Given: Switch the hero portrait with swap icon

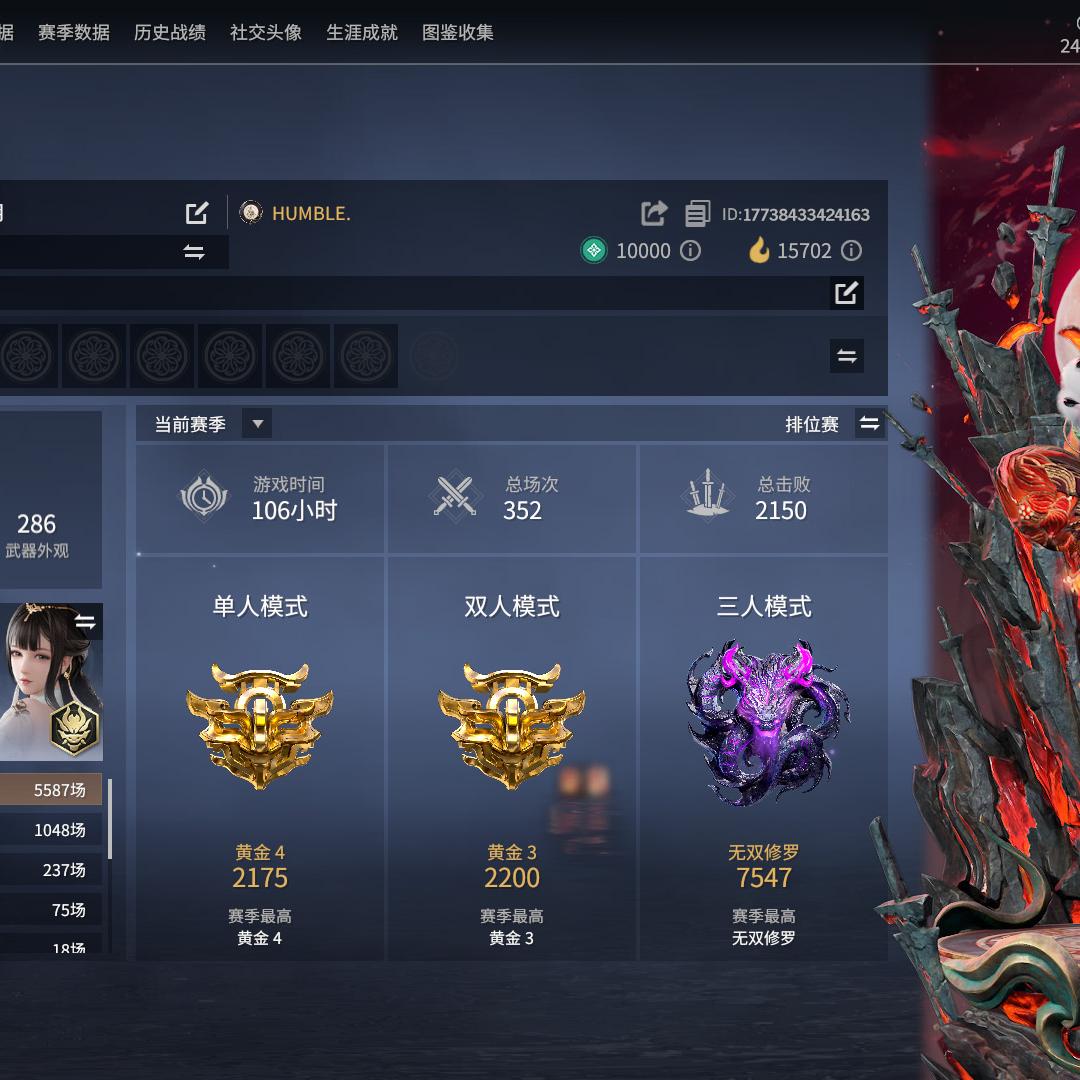Looking at the screenshot, I should (85, 623).
